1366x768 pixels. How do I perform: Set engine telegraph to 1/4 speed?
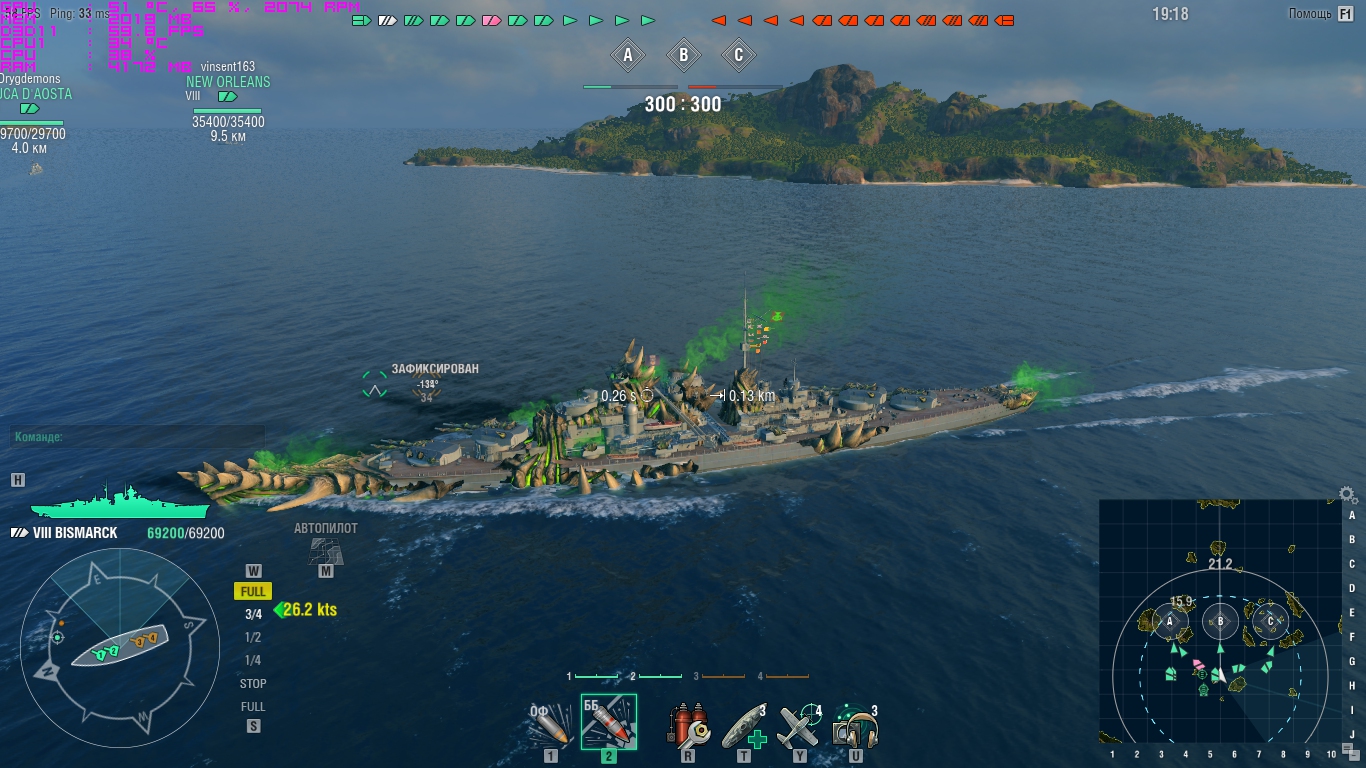254,660
